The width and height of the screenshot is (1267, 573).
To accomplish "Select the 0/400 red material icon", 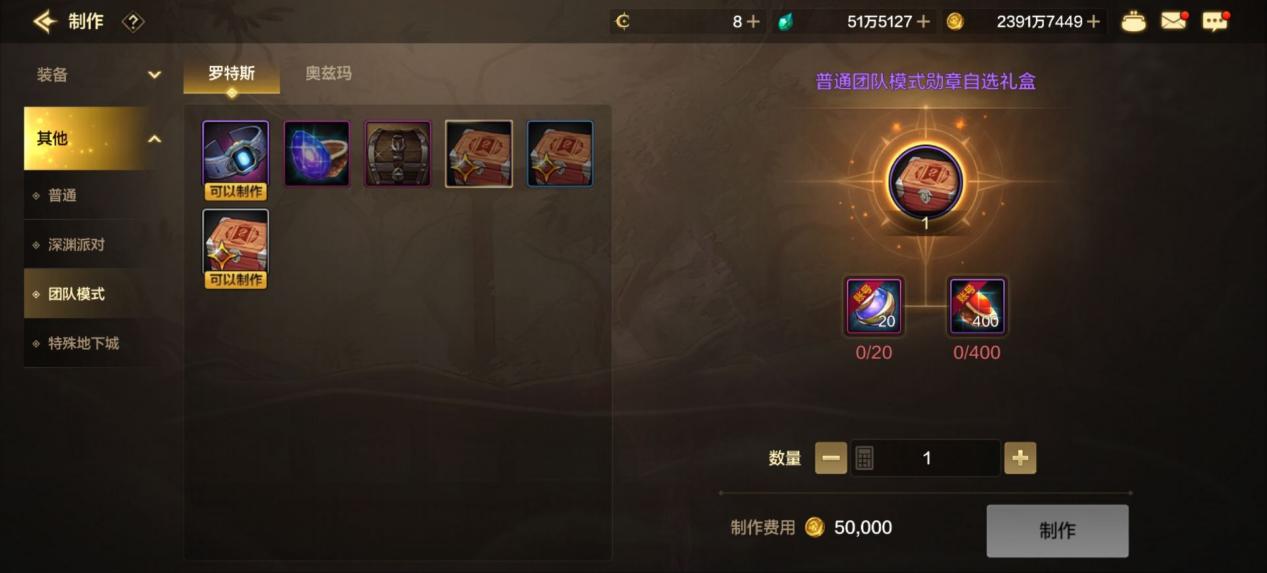I will pyautogui.click(x=976, y=307).
